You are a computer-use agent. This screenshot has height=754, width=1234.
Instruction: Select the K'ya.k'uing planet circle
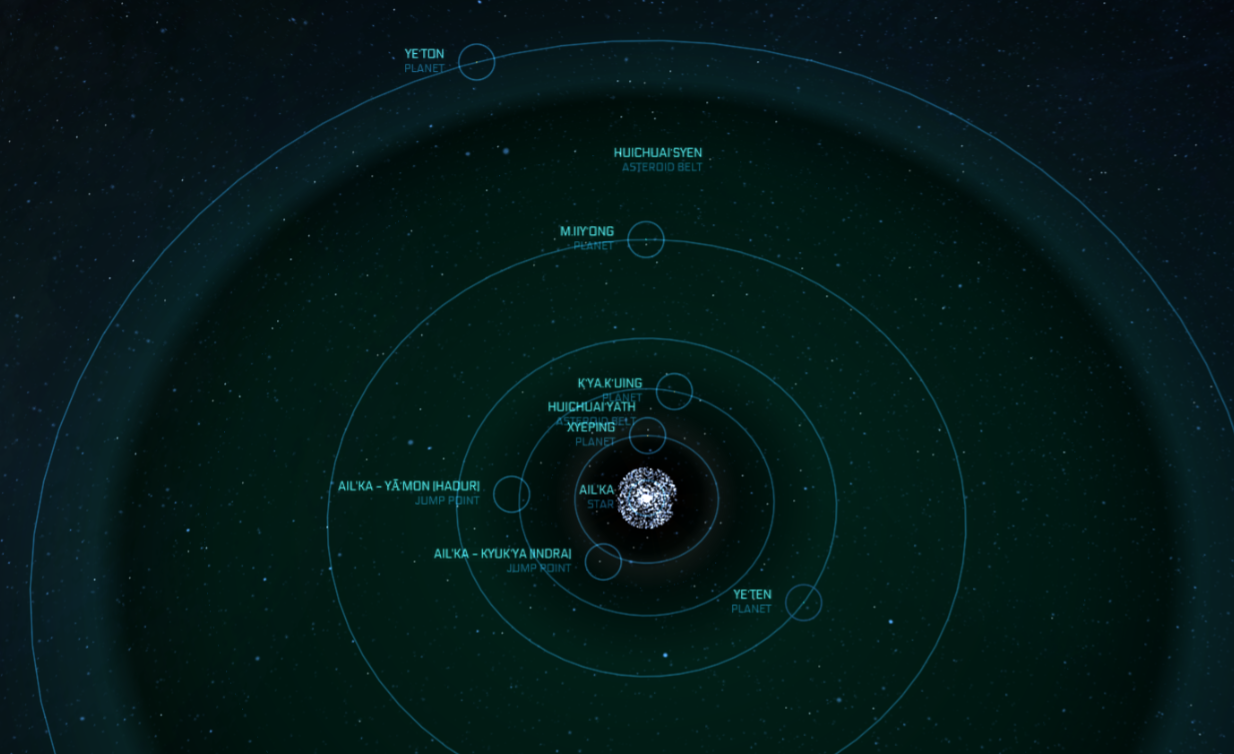click(674, 392)
